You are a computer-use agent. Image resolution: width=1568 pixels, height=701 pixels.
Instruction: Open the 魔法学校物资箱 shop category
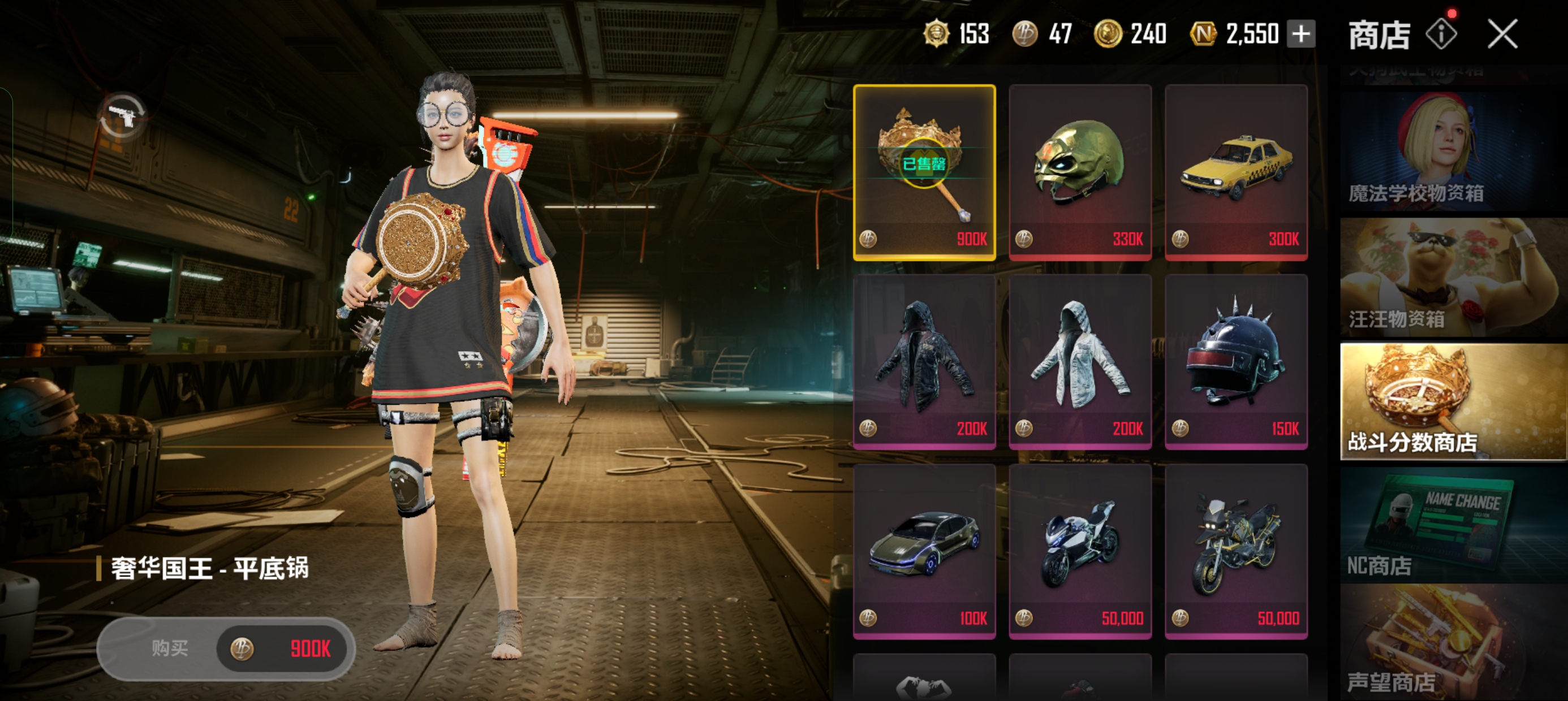tap(1453, 152)
